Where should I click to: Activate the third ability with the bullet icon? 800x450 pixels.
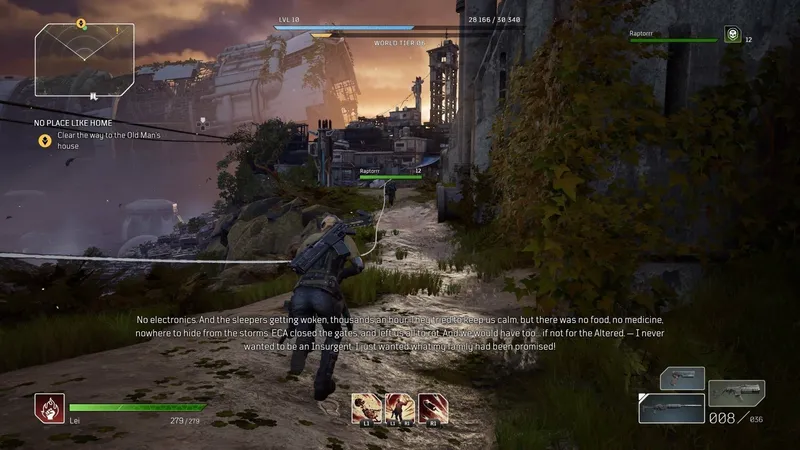[x=432, y=406]
